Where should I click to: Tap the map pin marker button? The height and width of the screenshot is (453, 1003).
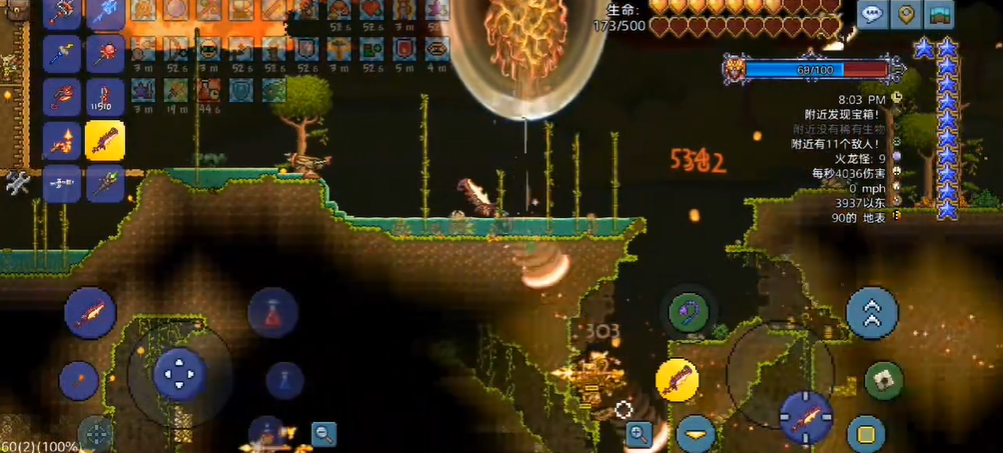906,14
